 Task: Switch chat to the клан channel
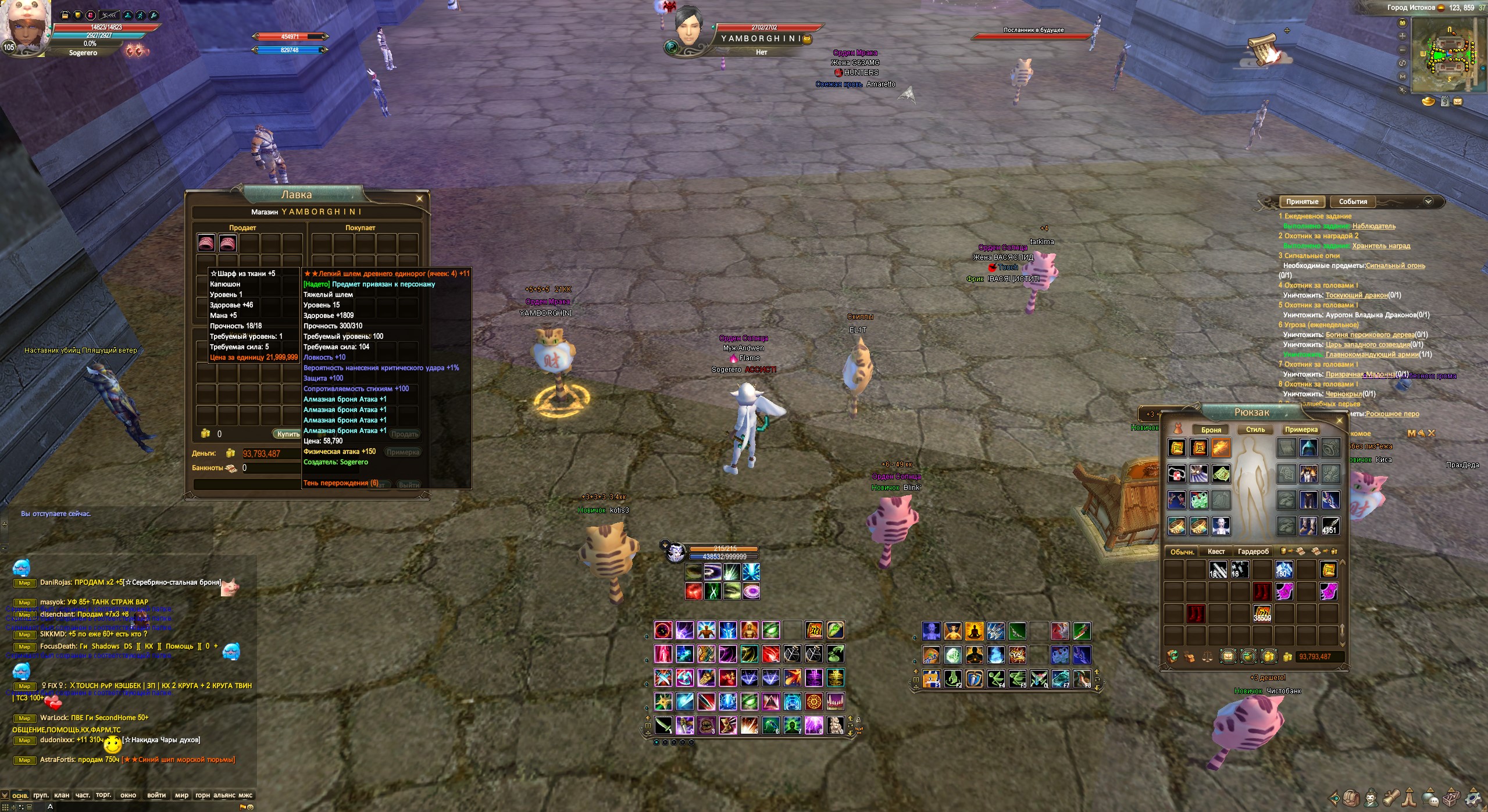61,795
